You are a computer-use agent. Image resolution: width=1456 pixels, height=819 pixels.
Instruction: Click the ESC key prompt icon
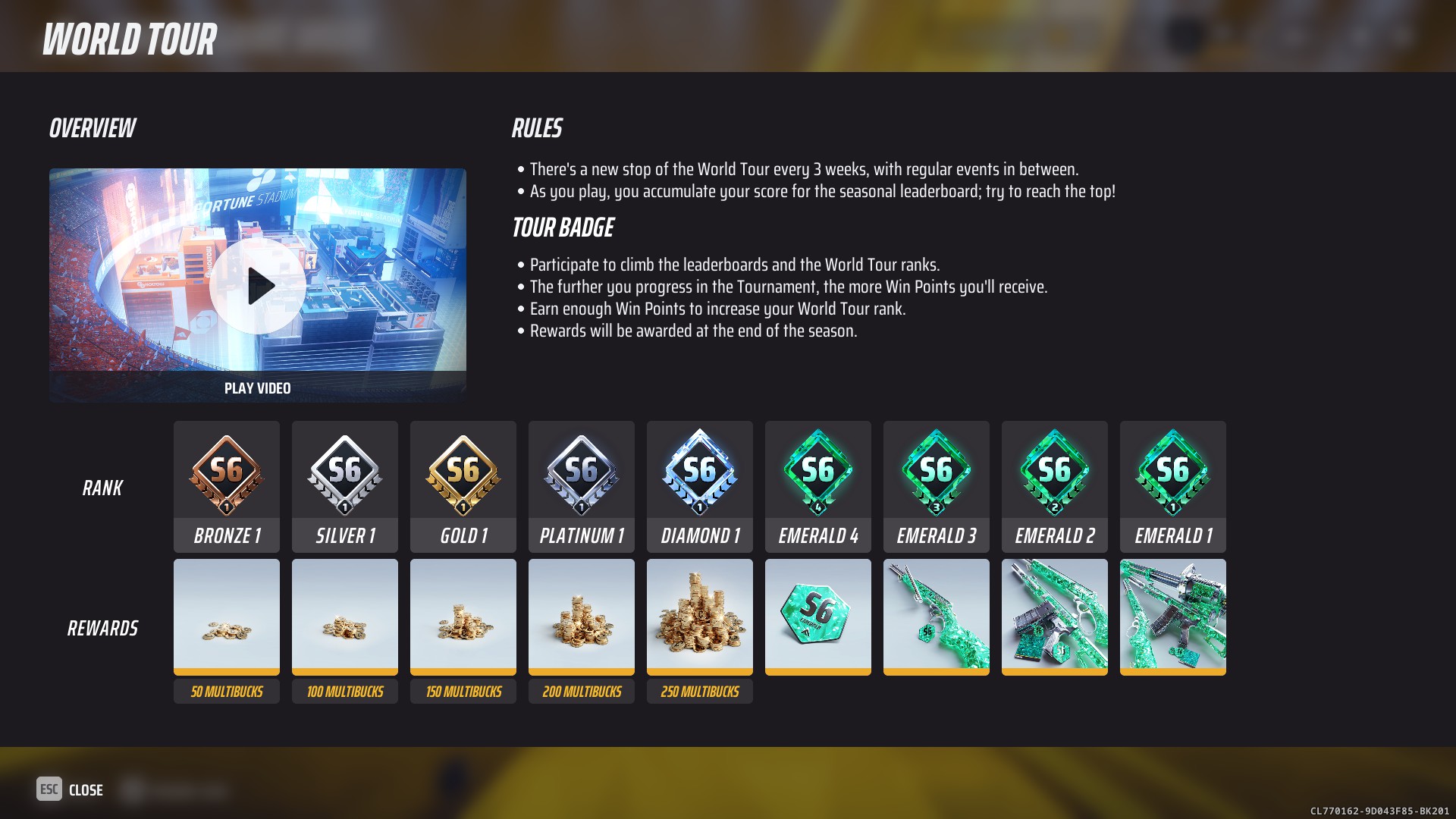pyautogui.click(x=48, y=789)
